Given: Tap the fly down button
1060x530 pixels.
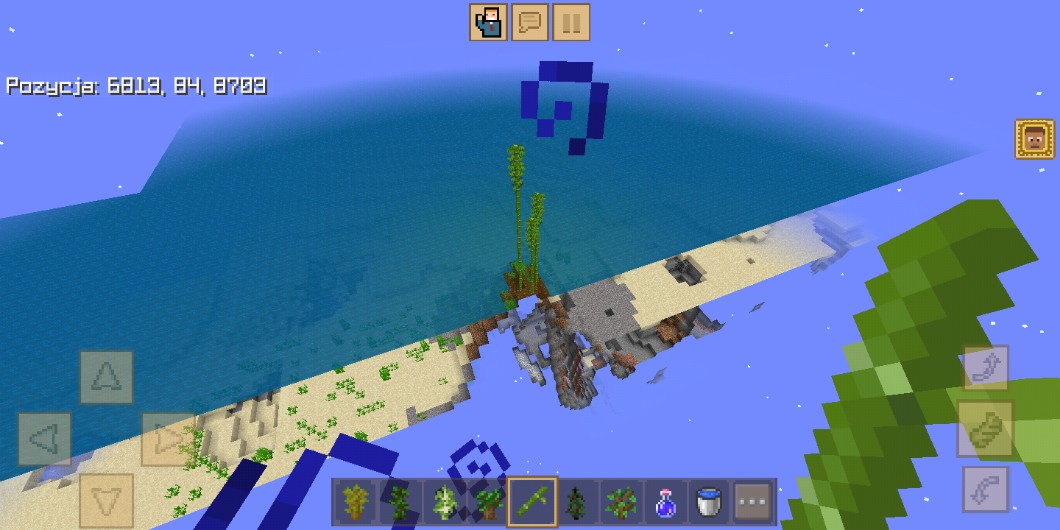Looking at the screenshot, I should tap(985, 490).
